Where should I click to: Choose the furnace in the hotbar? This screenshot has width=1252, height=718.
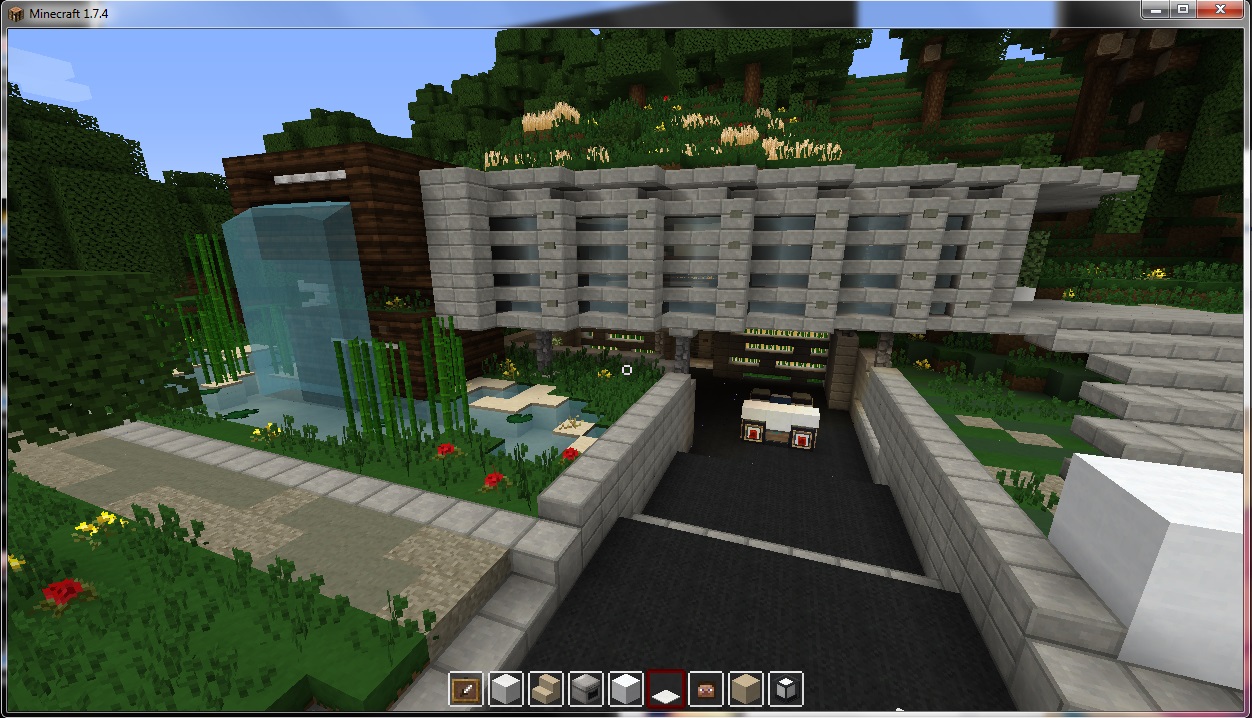click(x=586, y=689)
